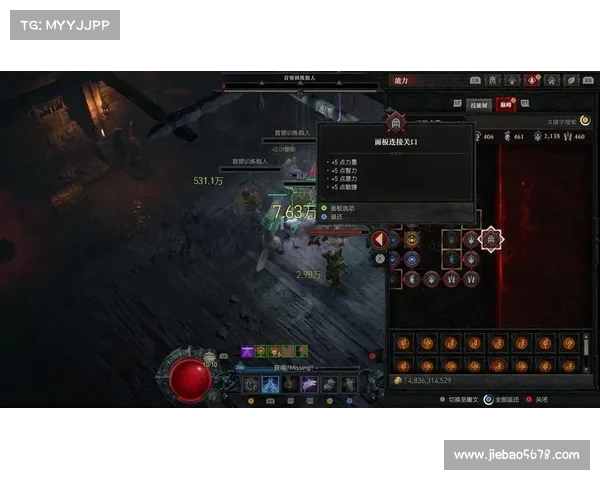Screen dimensions: 600x480
Task: Open the leaf icon tab in header
Action: [572, 80]
